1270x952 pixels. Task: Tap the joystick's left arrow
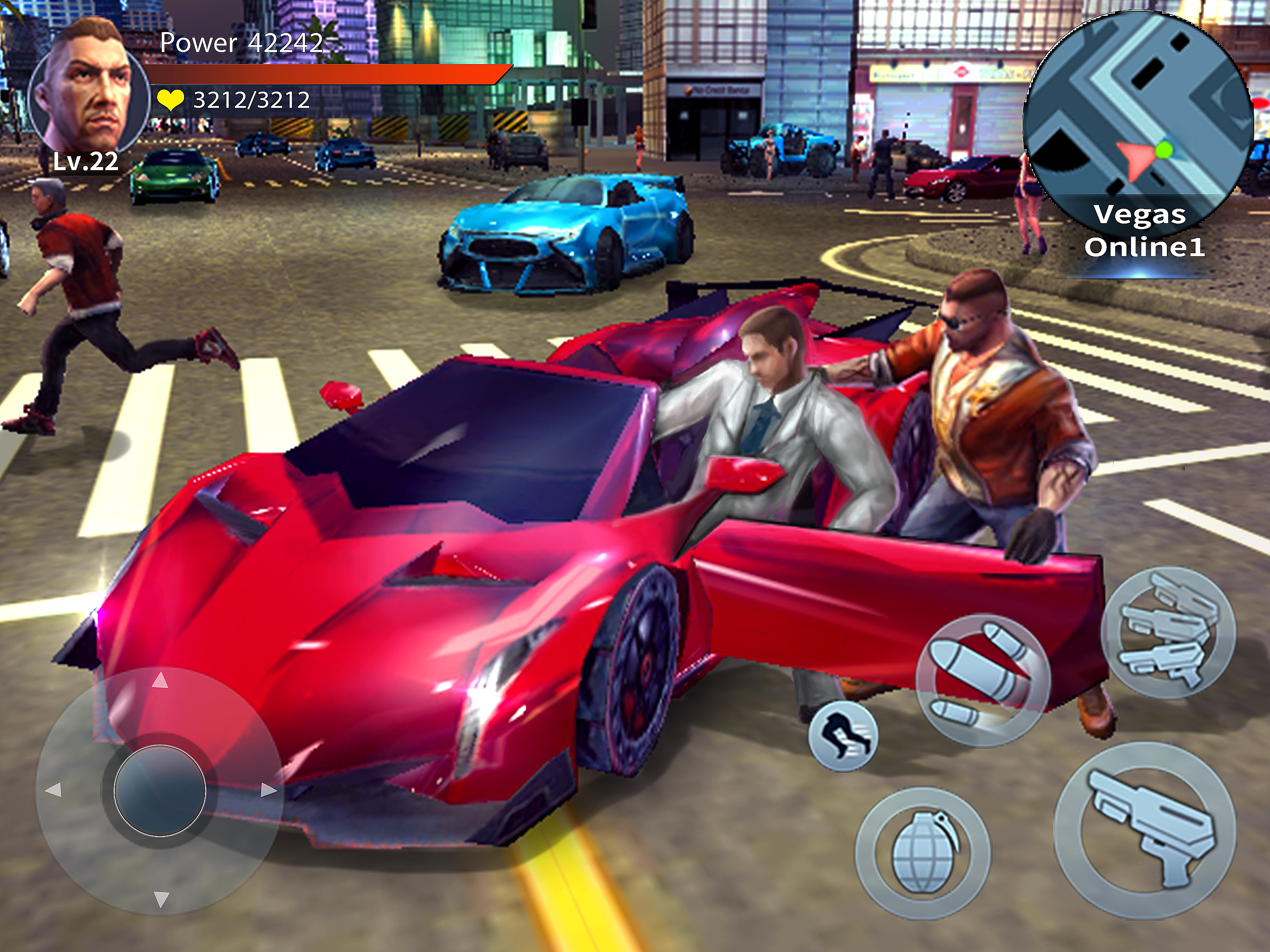(53, 790)
